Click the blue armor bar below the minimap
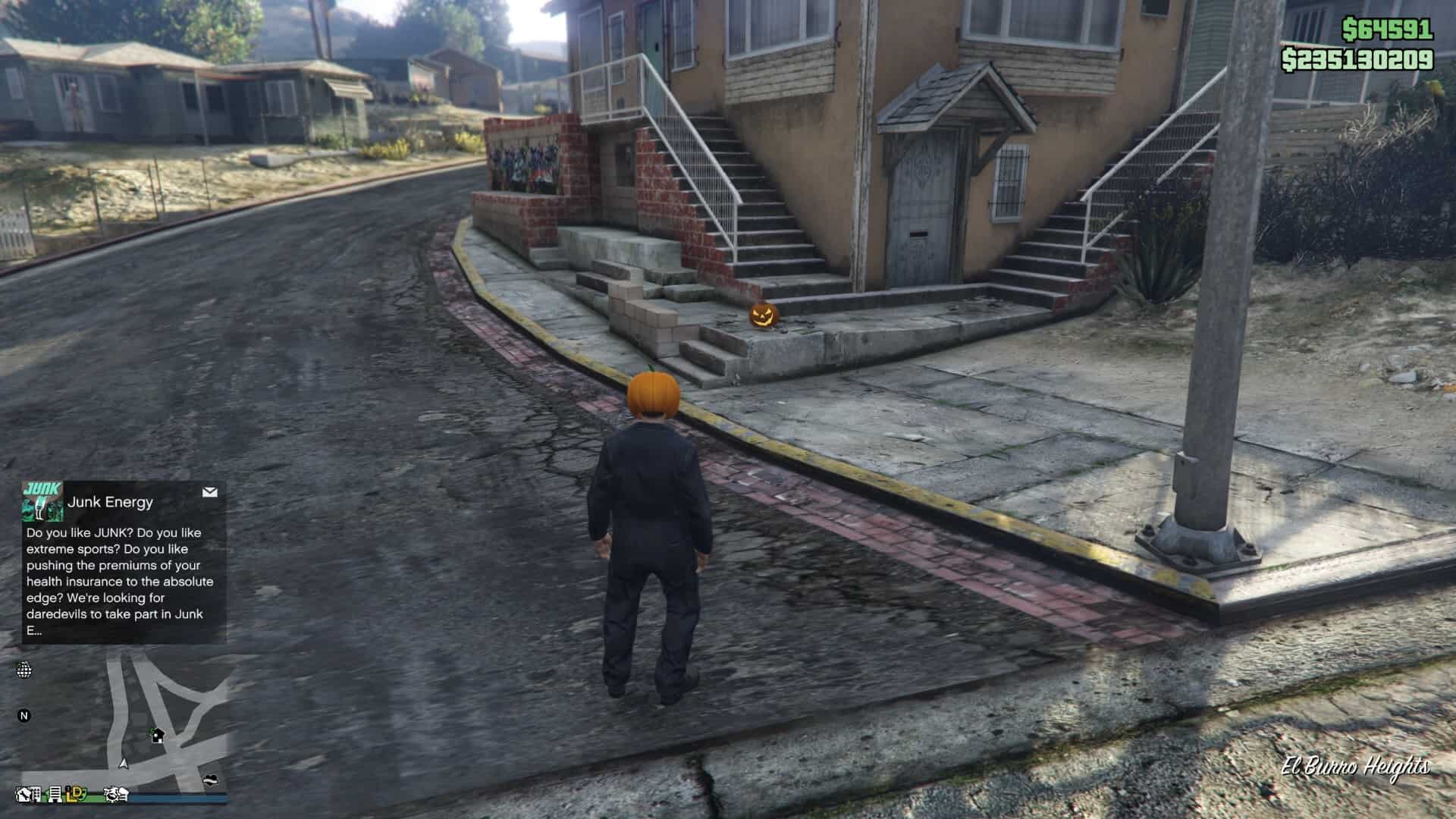The width and height of the screenshot is (1456, 819). (177, 799)
